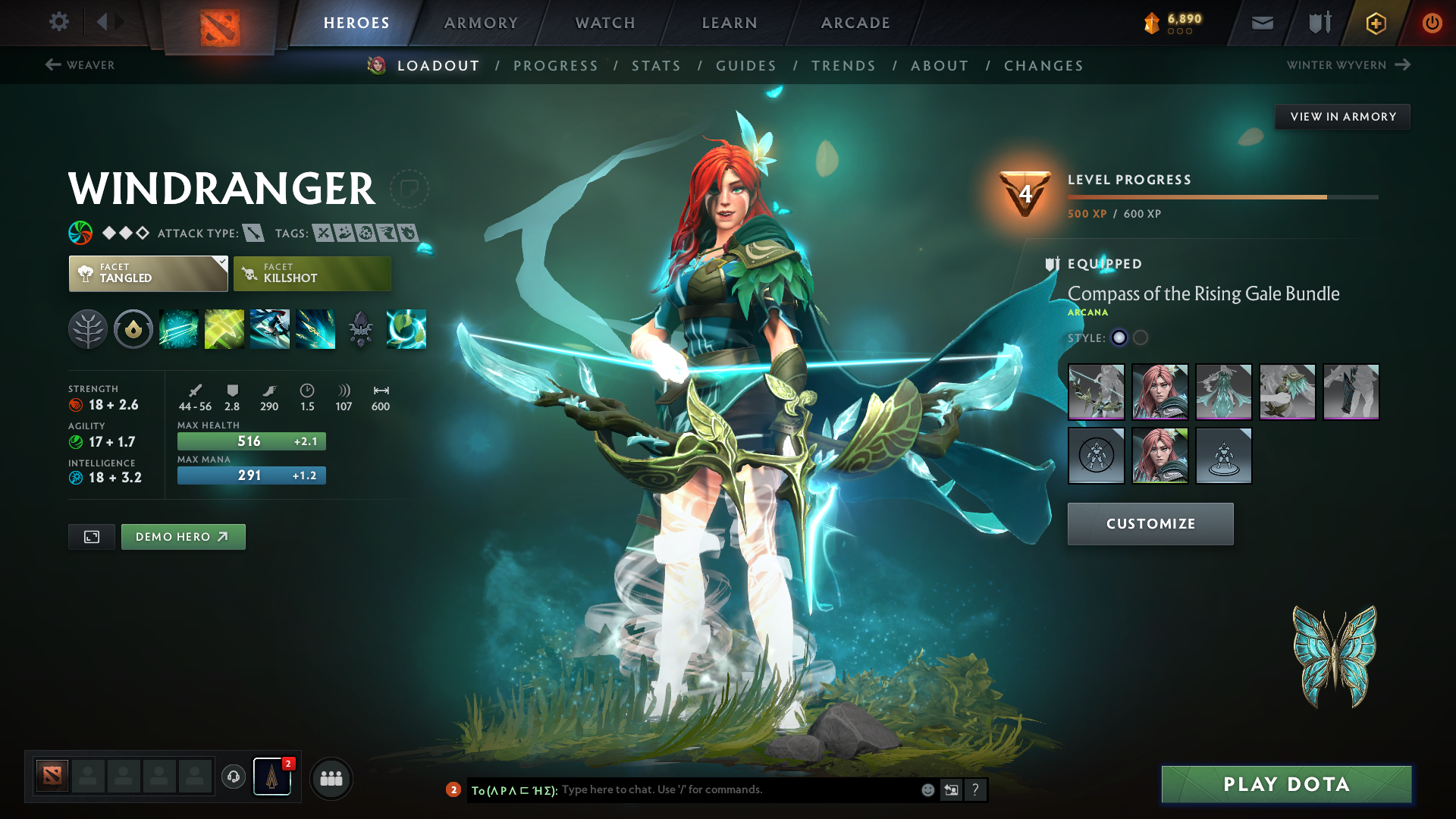The width and height of the screenshot is (1456, 819).
Task: Quit game with the power icon
Action: 1432,23
